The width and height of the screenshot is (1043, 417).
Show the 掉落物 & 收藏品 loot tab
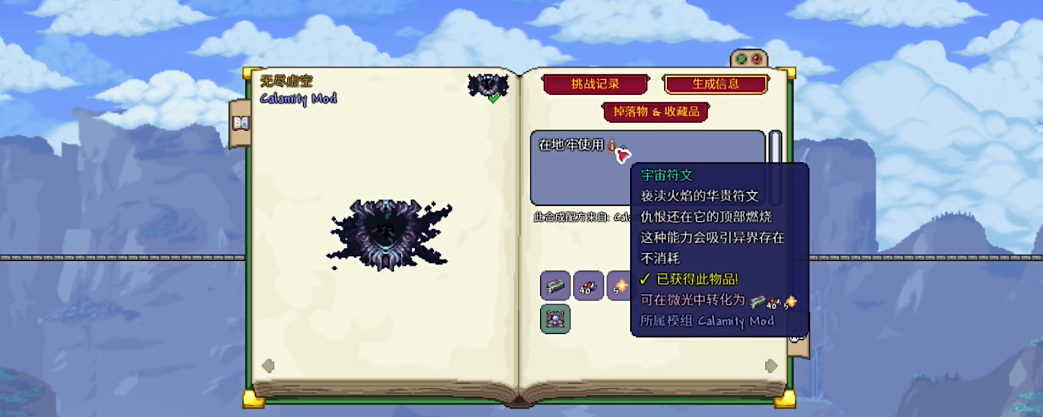(x=655, y=112)
